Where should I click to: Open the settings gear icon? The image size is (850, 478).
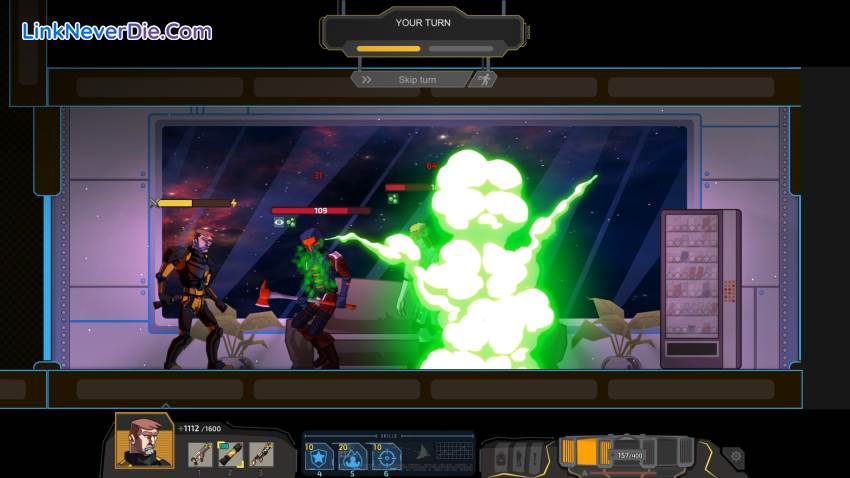click(737, 456)
